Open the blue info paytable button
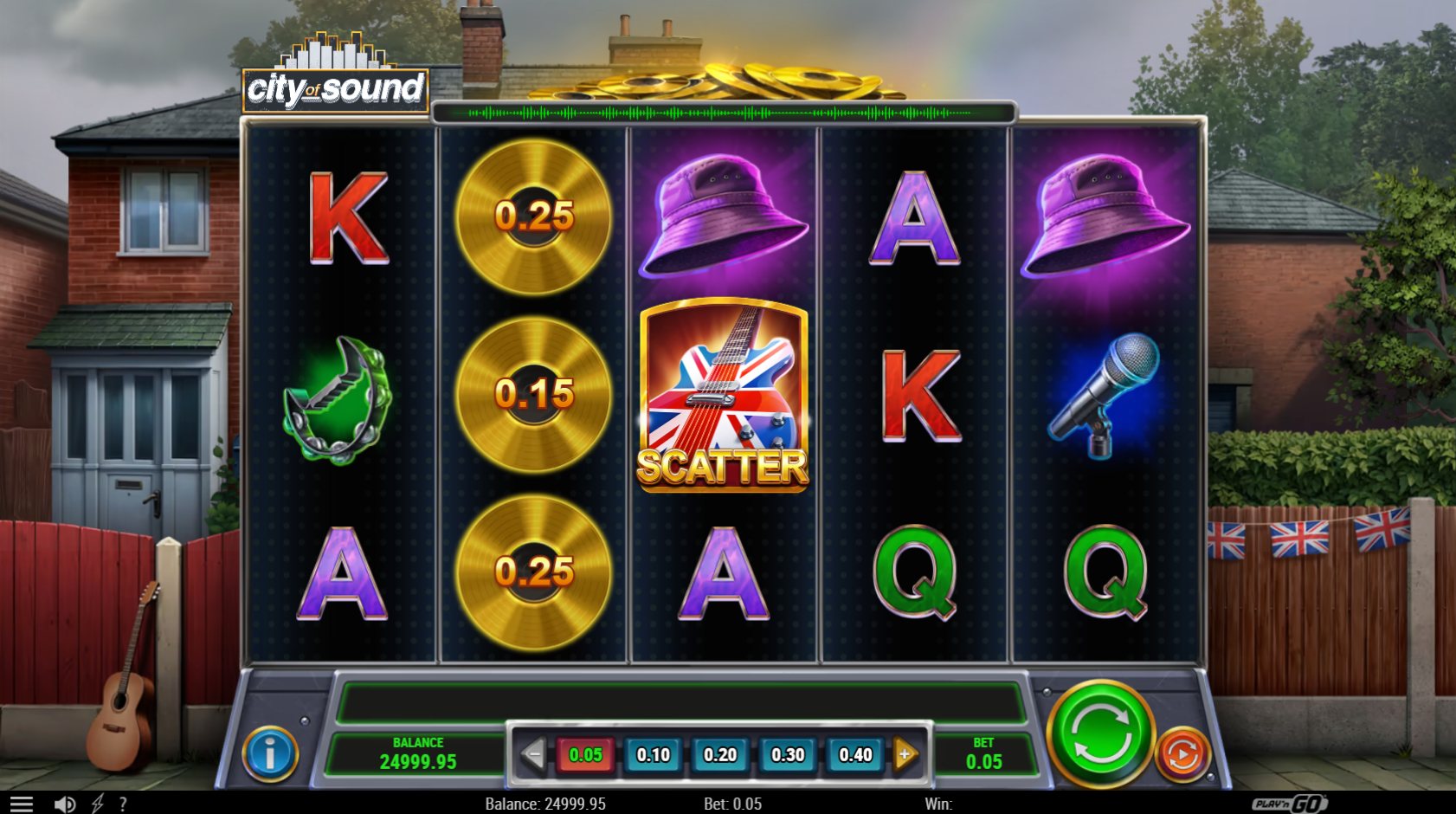The height and width of the screenshot is (814, 1456). click(270, 754)
